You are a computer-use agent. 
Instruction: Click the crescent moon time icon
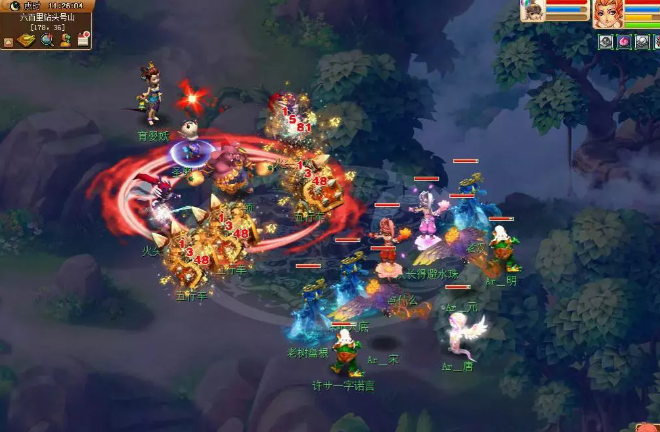click(x=14, y=6)
